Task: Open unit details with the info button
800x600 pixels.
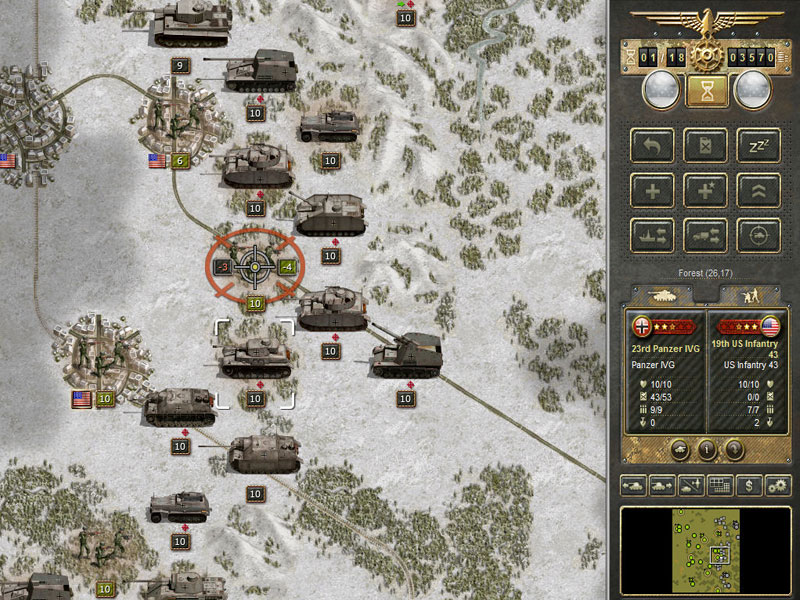Action: pyautogui.click(x=705, y=449)
